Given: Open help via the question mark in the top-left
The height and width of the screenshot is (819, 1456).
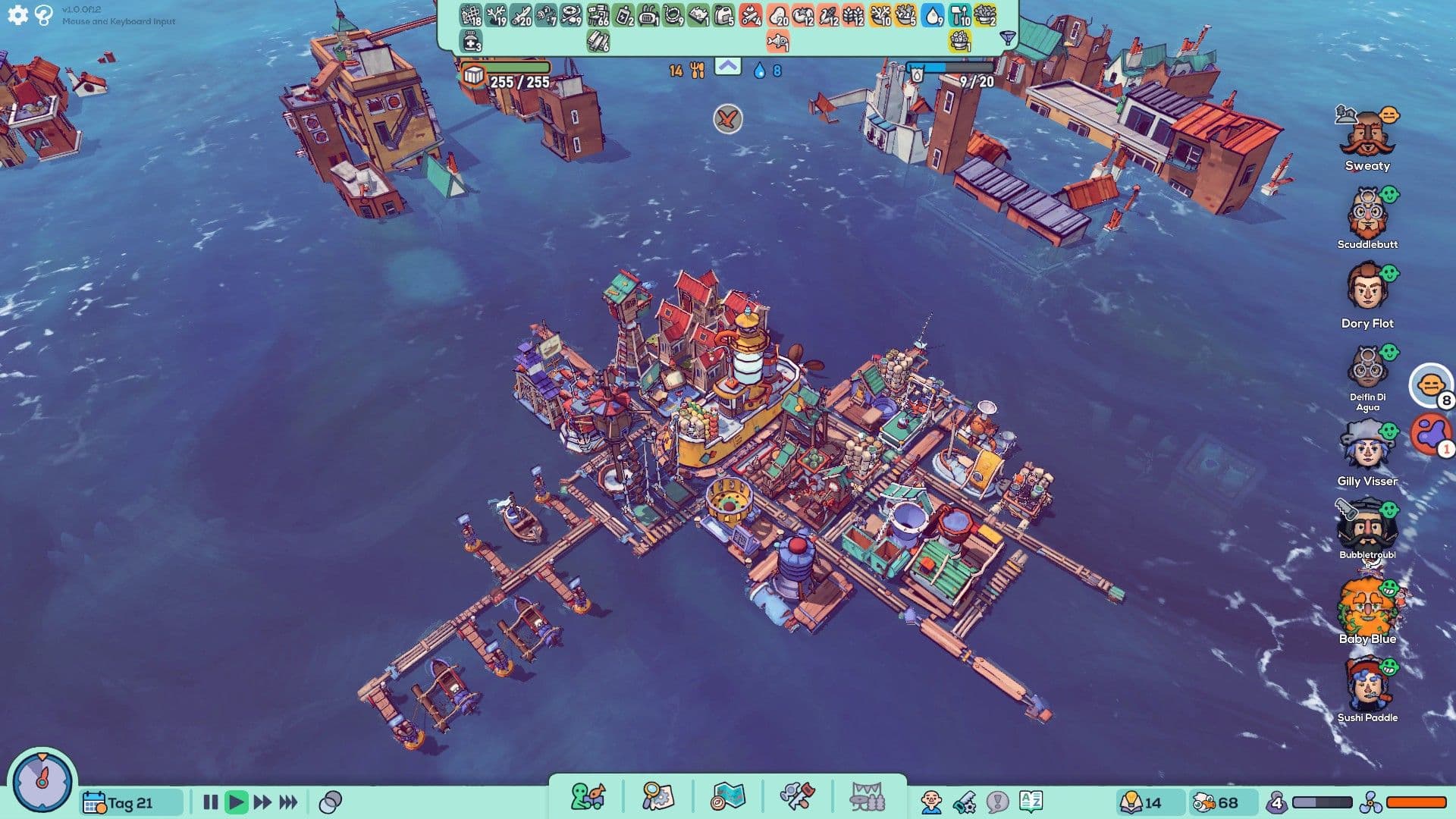Looking at the screenshot, I should click(42, 14).
